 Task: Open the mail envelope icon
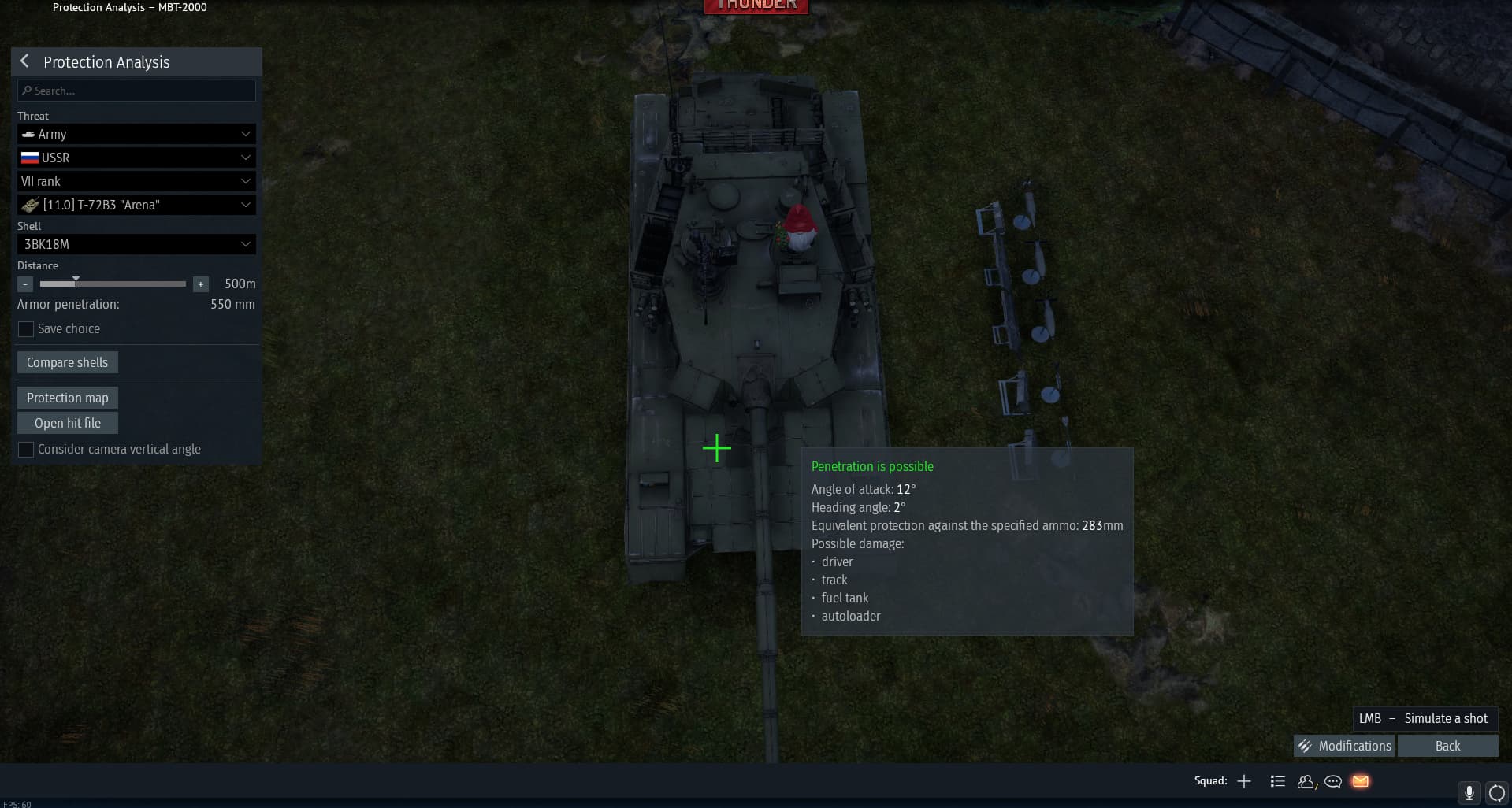1361,781
